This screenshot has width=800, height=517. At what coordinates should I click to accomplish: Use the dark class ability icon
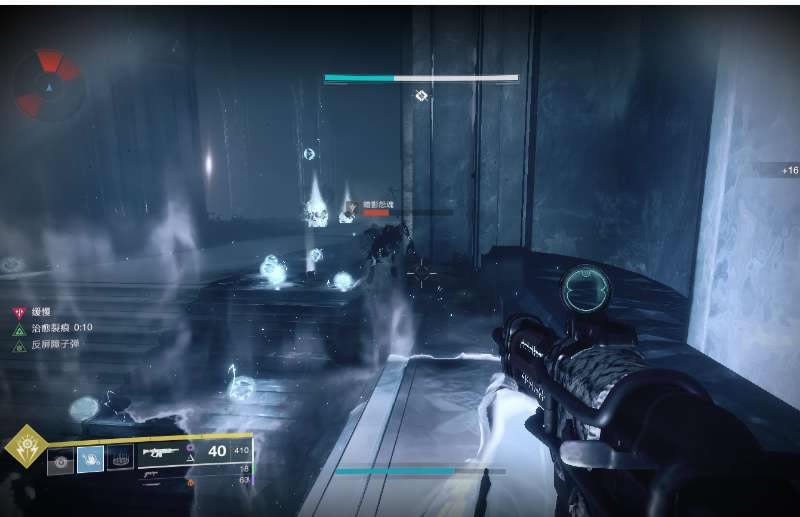tap(120, 459)
